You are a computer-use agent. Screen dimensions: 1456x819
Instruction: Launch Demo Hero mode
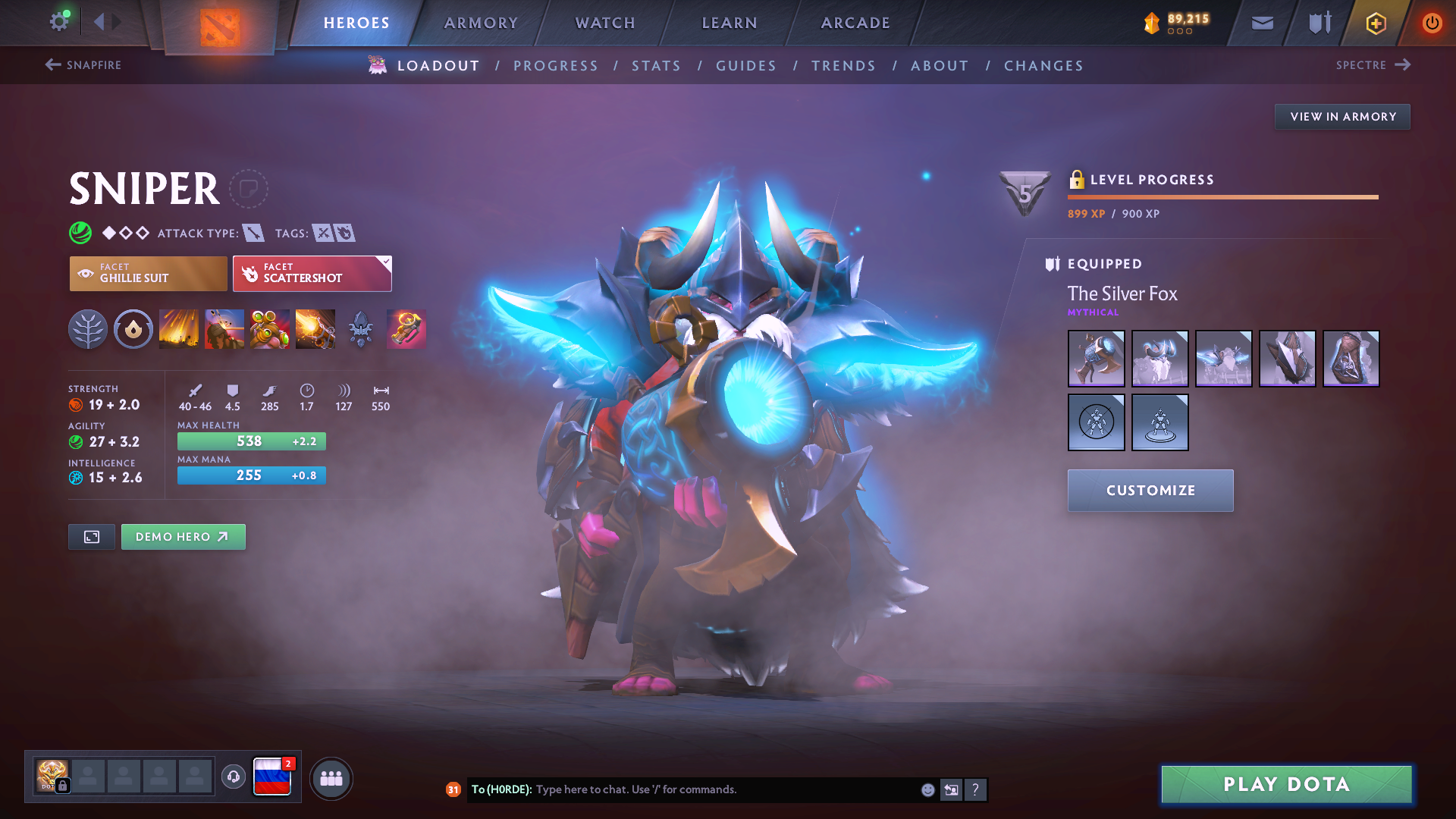click(x=183, y=537)
